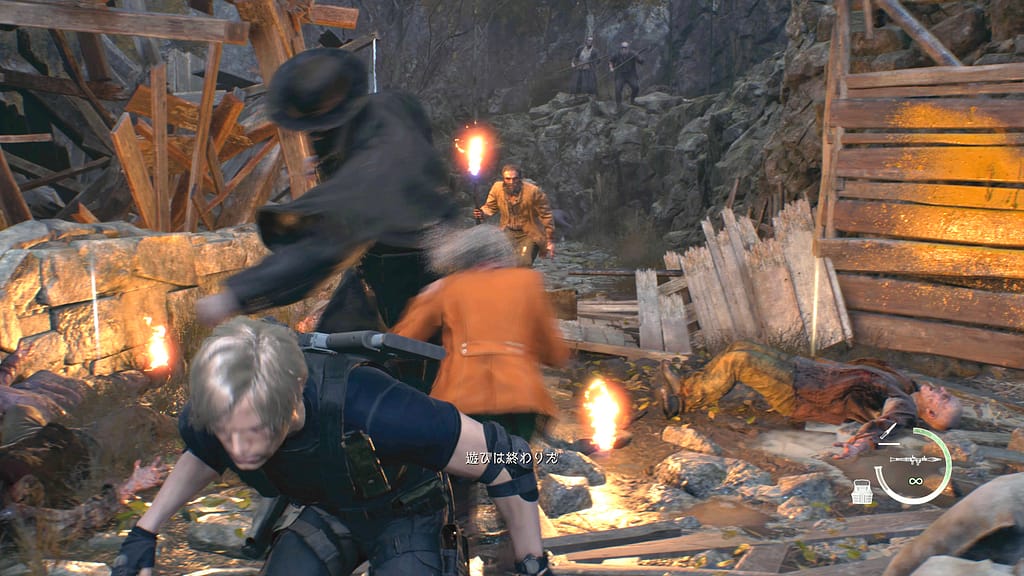Open the body armor vest icon
1024x576 pixels.
click(861, 491)
